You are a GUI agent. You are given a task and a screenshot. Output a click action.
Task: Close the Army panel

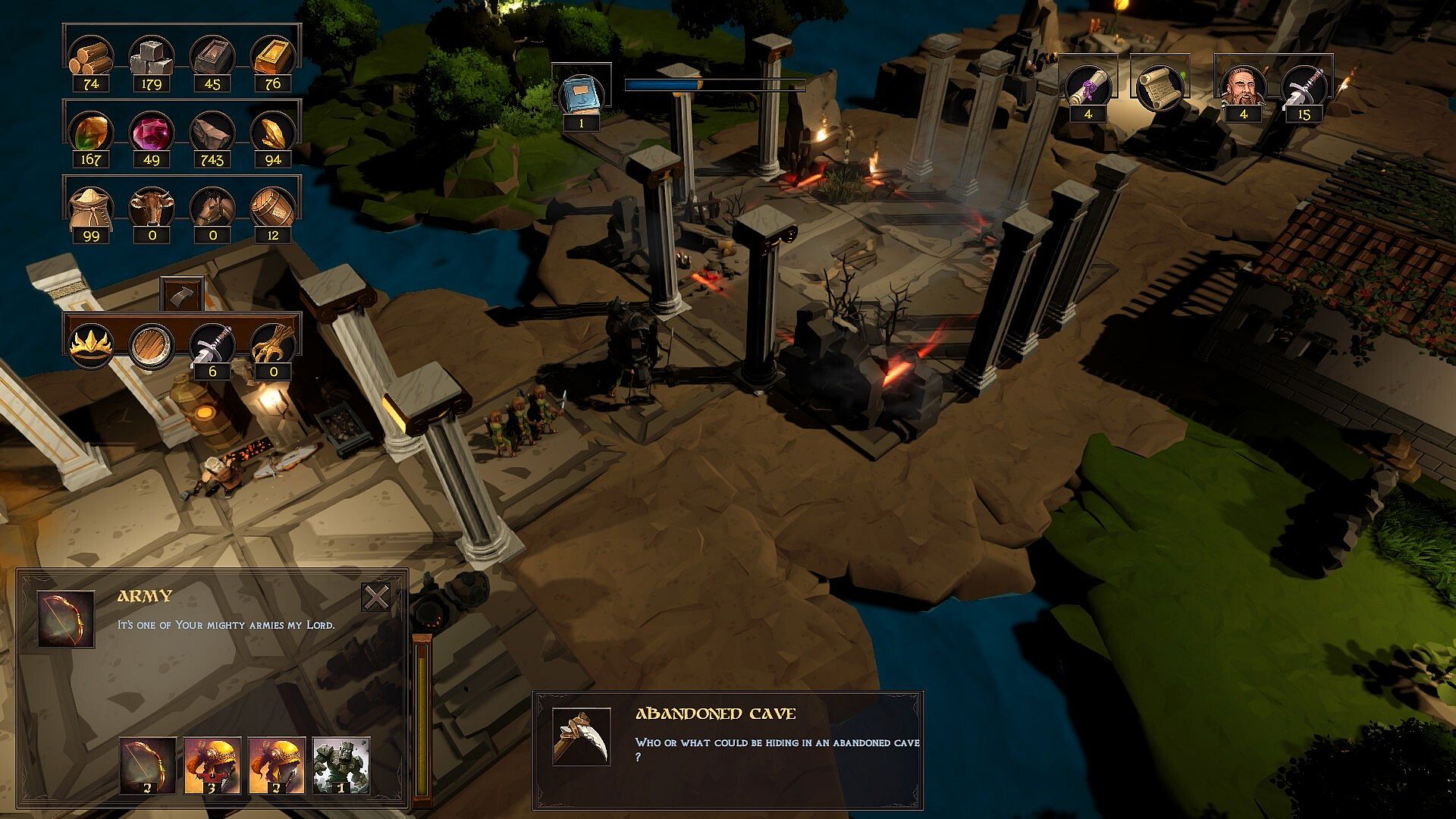coord(376,598)
